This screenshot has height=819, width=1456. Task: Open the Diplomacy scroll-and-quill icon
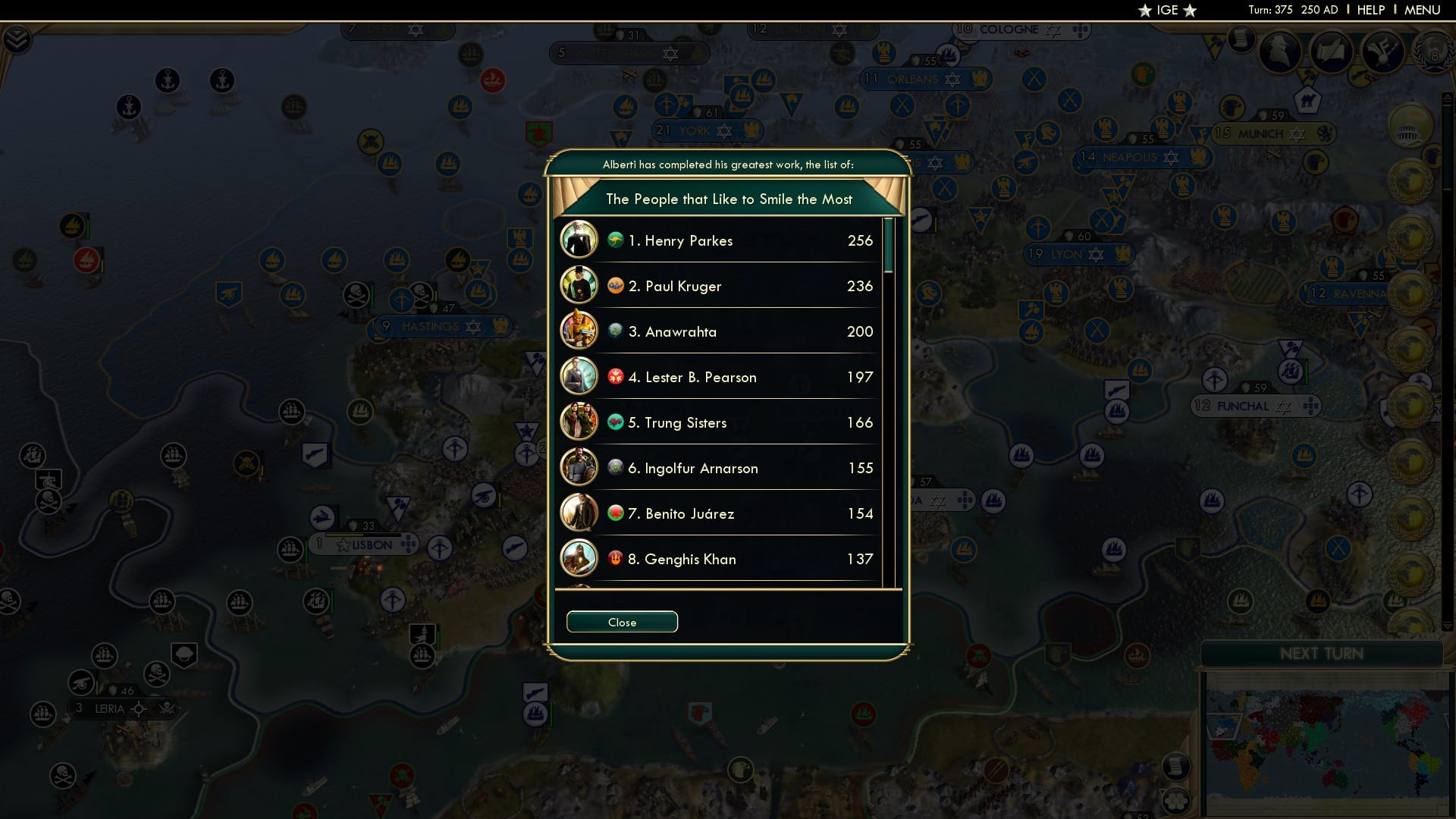click(1332, 52)
